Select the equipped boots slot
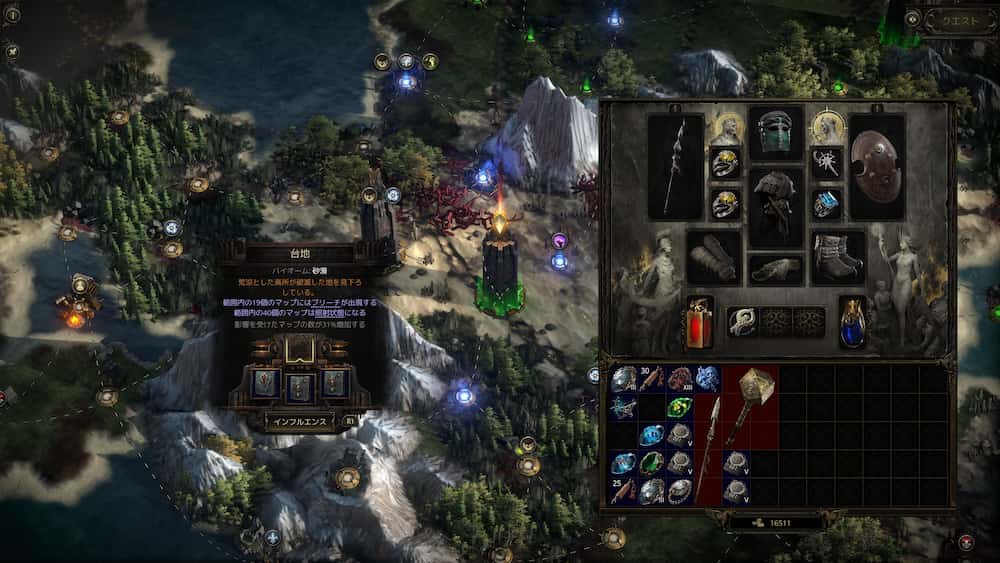This screenshot has width=1000, height=563. coord(838,258)
